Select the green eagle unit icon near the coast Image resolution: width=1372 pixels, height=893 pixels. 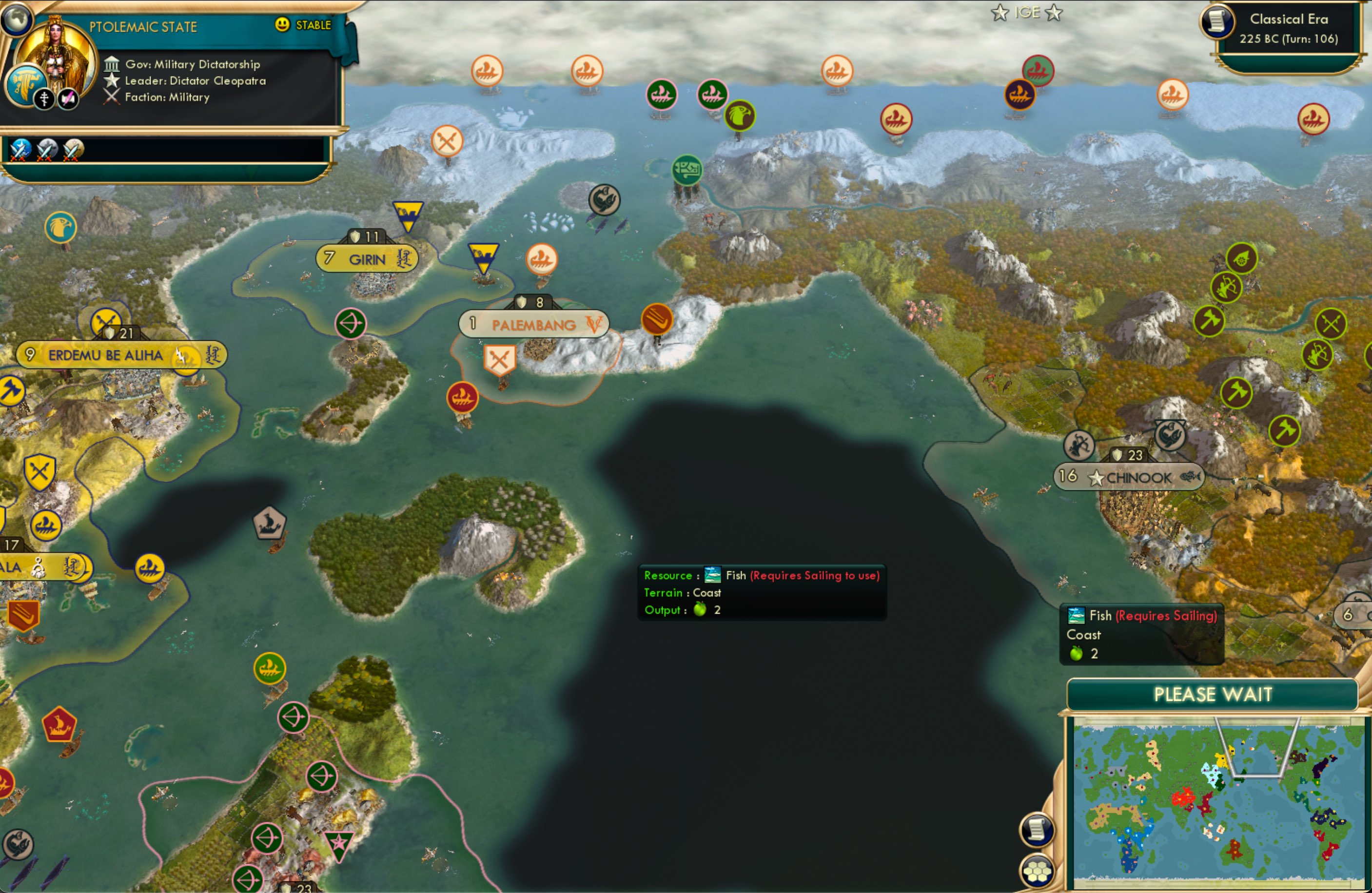click(x=740, y=115)
